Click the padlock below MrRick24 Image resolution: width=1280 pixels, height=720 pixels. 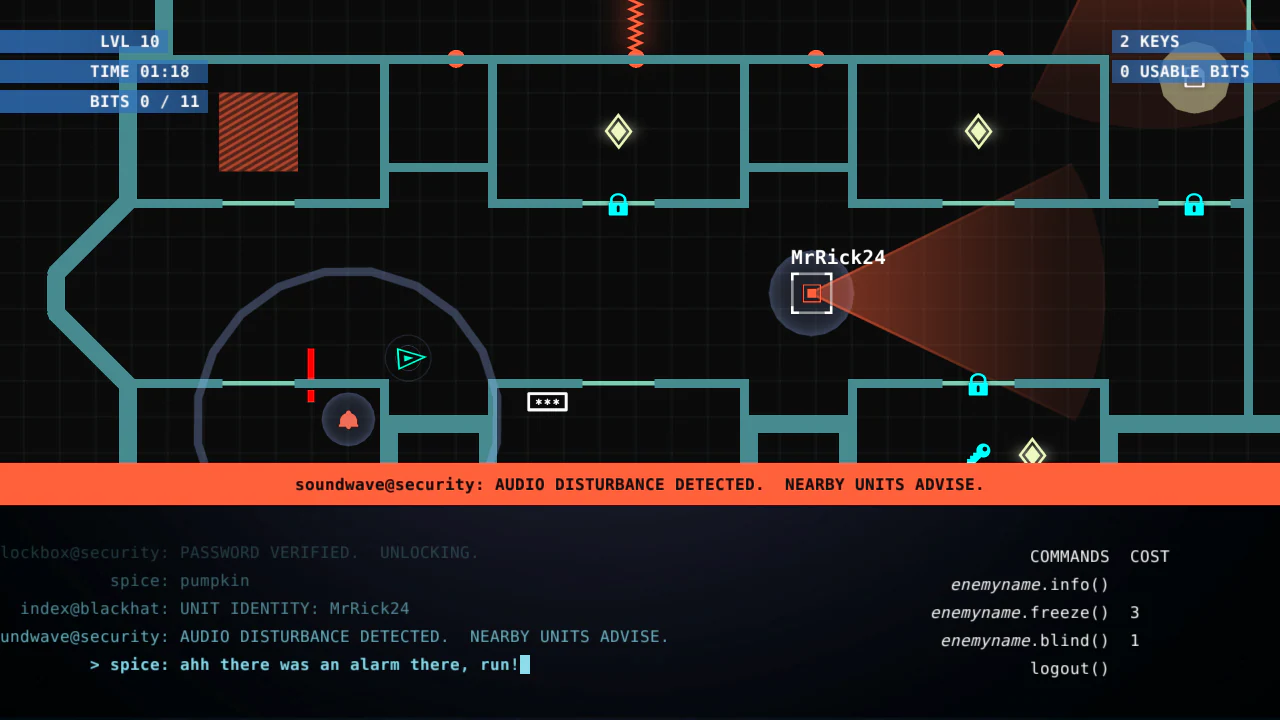978,385
